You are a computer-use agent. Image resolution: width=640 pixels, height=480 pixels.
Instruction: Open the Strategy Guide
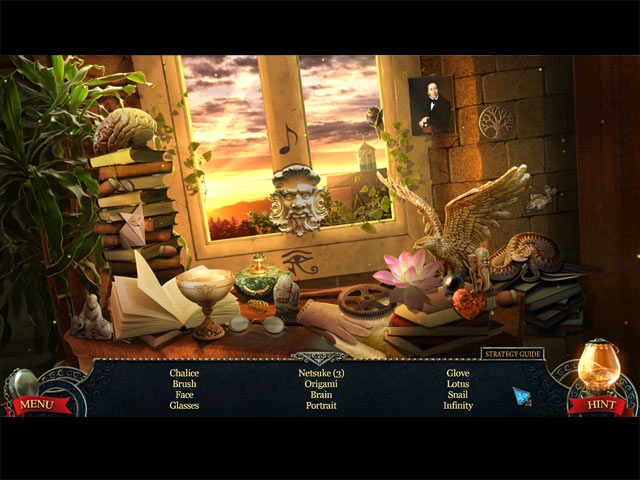(510, 353)
